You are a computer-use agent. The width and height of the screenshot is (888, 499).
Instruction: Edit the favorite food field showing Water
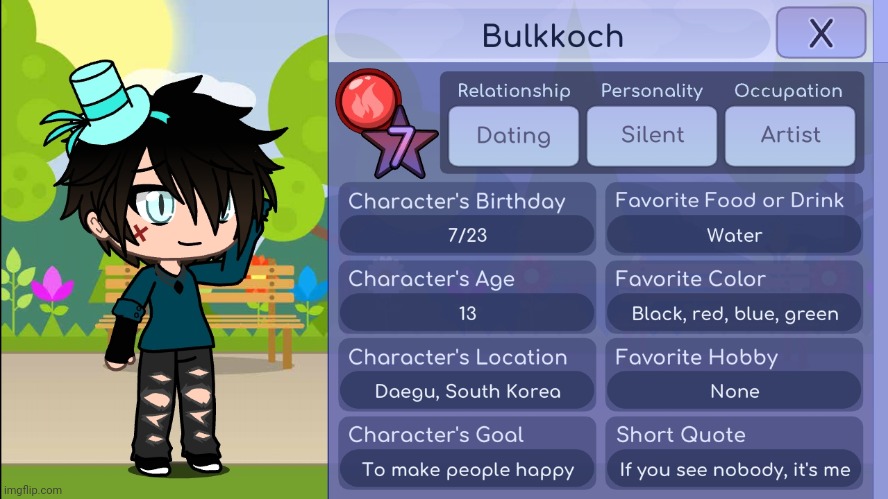pos(734,236)
